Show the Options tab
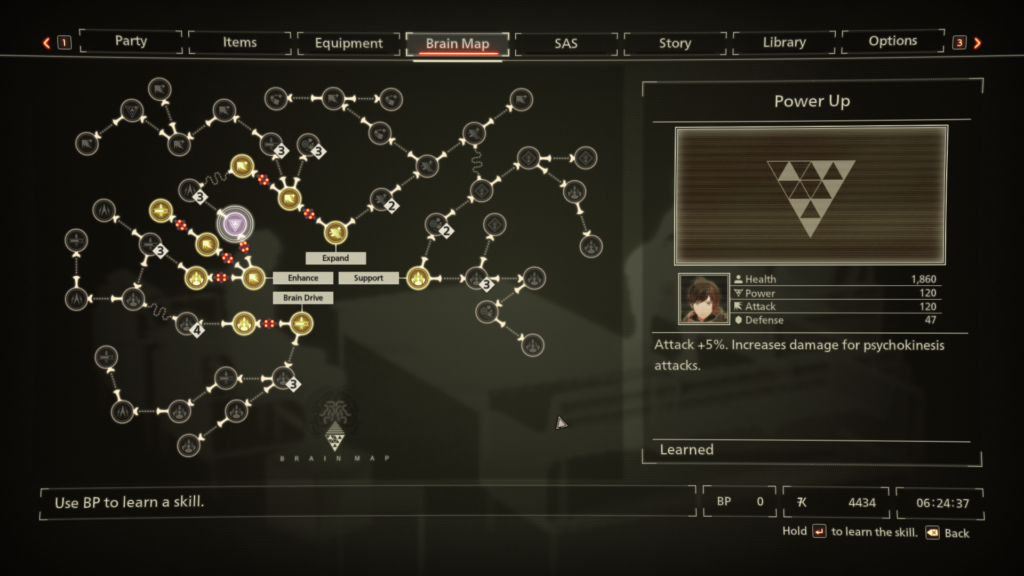 pos(893,41)
